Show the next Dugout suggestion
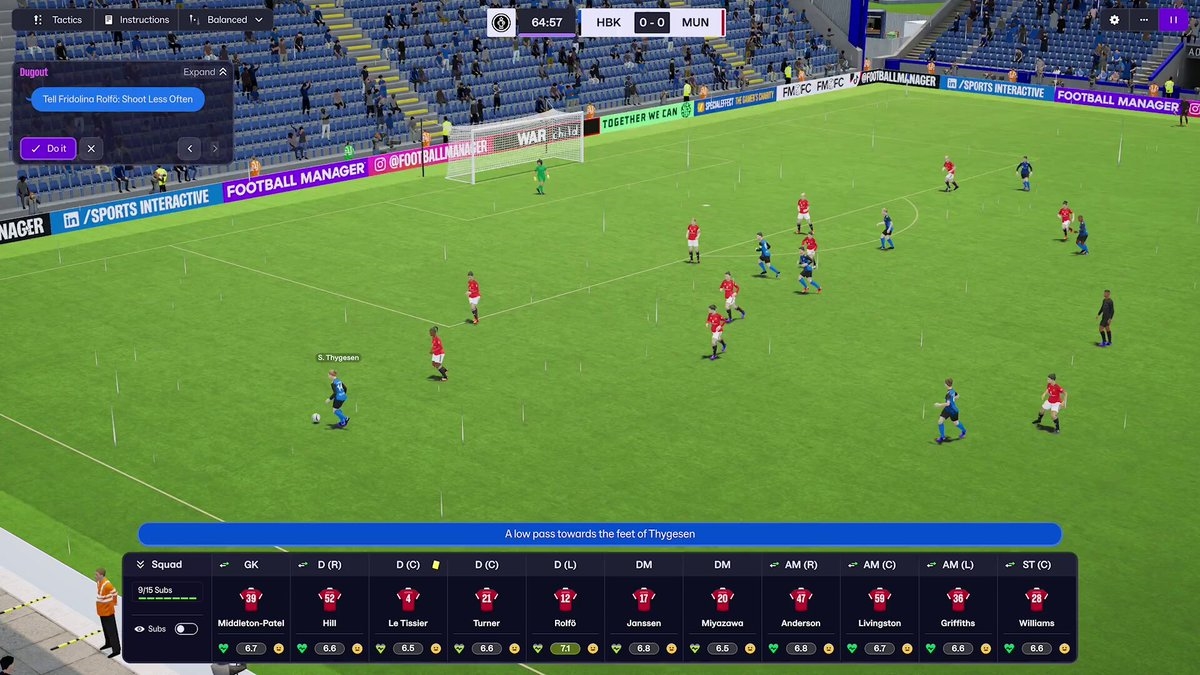Screen dimensions: 1200x675 pos(214,149)
